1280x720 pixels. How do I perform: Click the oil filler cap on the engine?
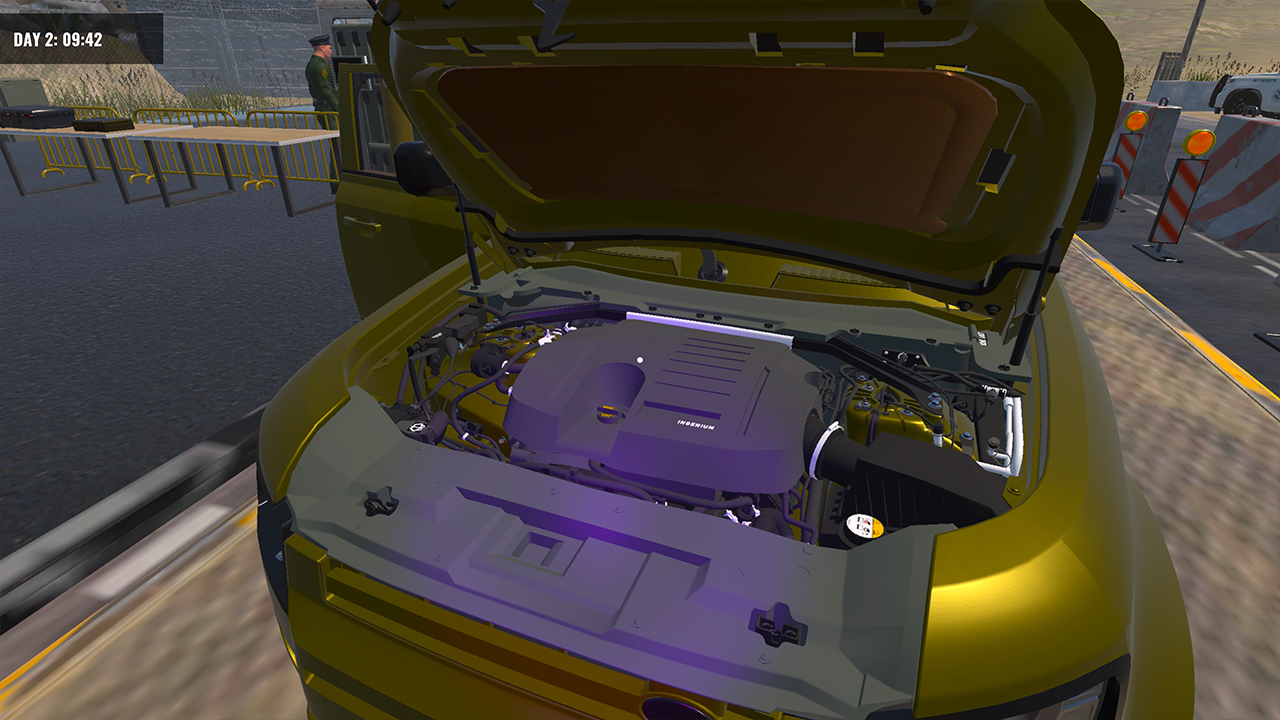606,414
